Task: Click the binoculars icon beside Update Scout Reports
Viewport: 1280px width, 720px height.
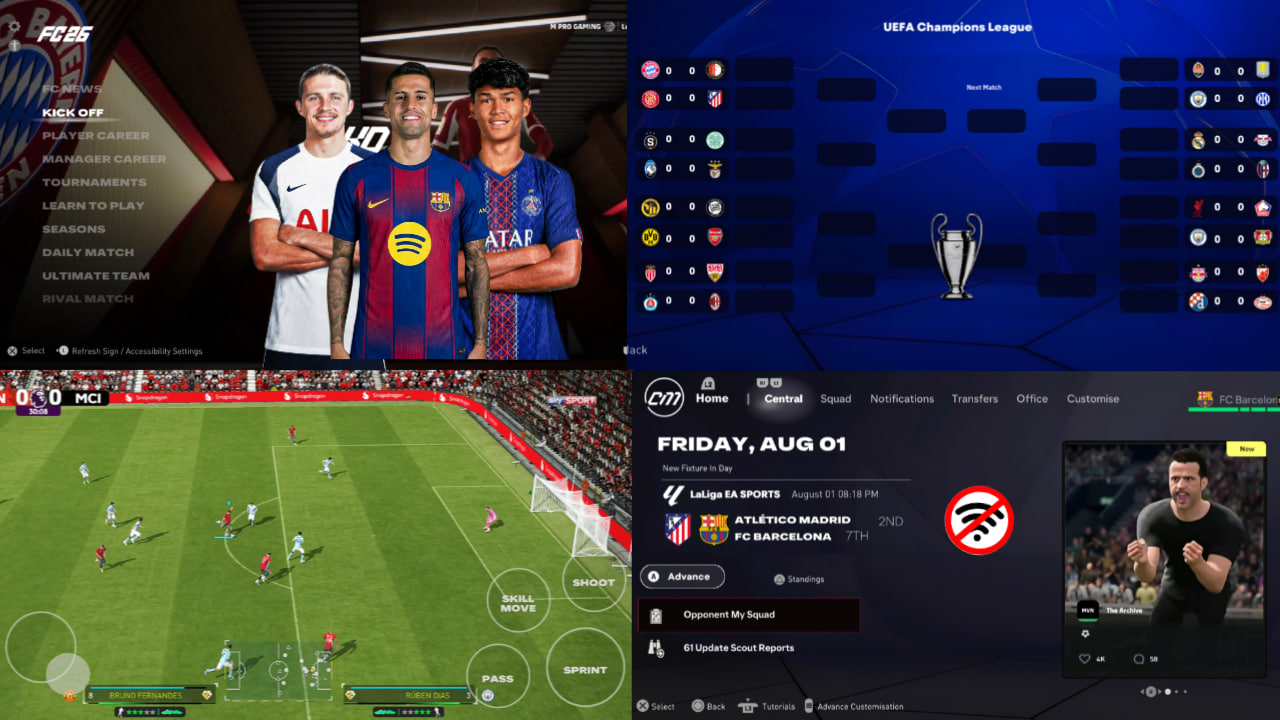Action: 654,647
